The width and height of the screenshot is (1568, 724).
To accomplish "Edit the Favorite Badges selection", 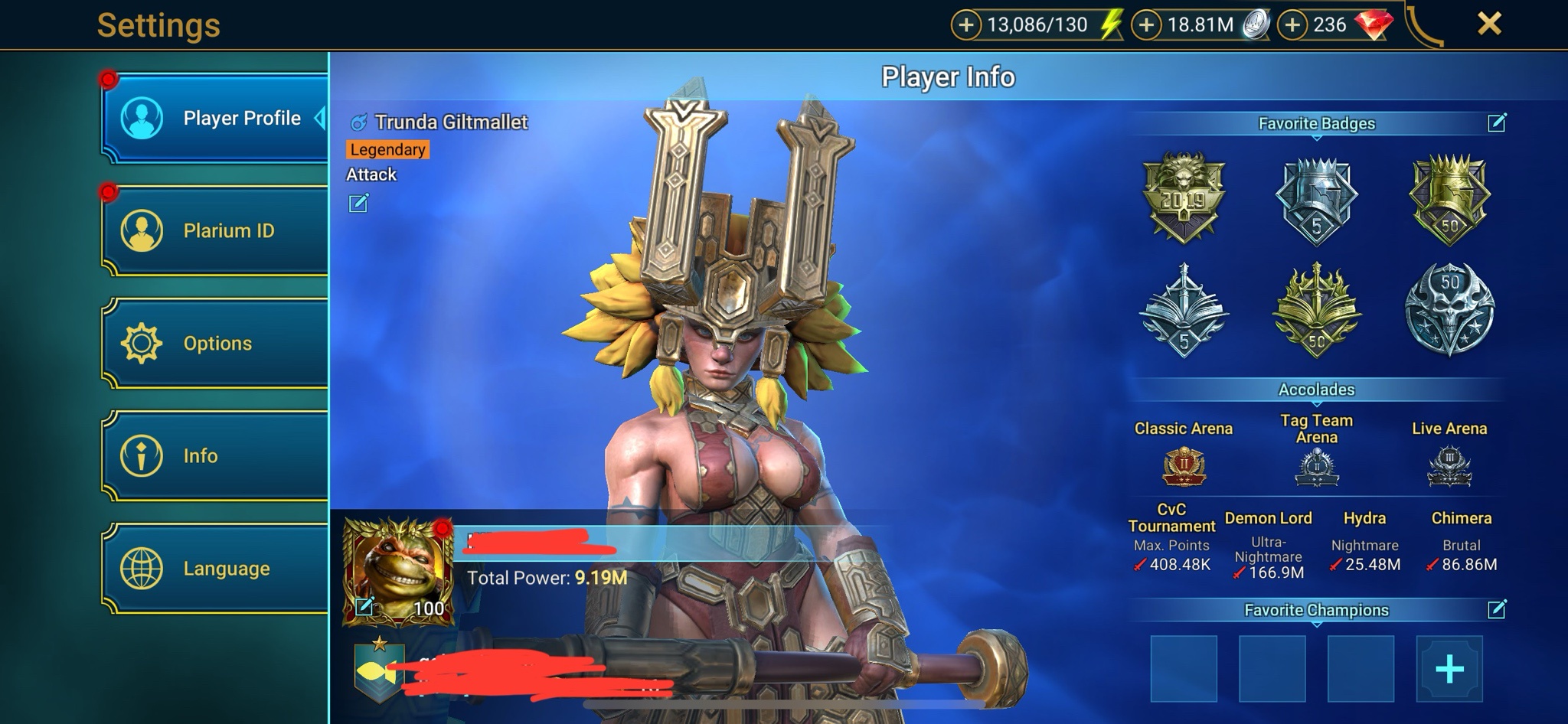I will tap(1497, 122).
